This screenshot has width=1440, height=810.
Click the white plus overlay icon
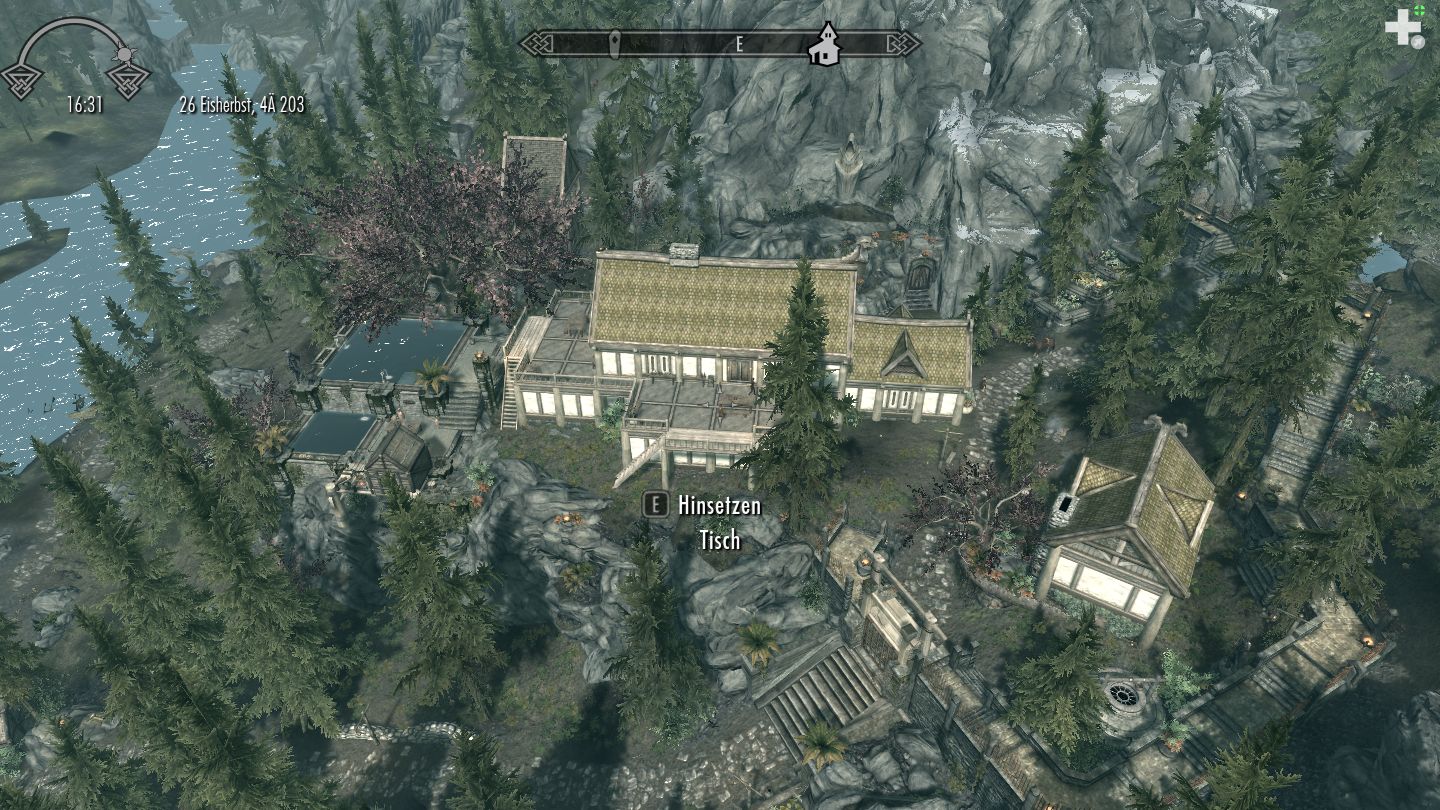1402,27
